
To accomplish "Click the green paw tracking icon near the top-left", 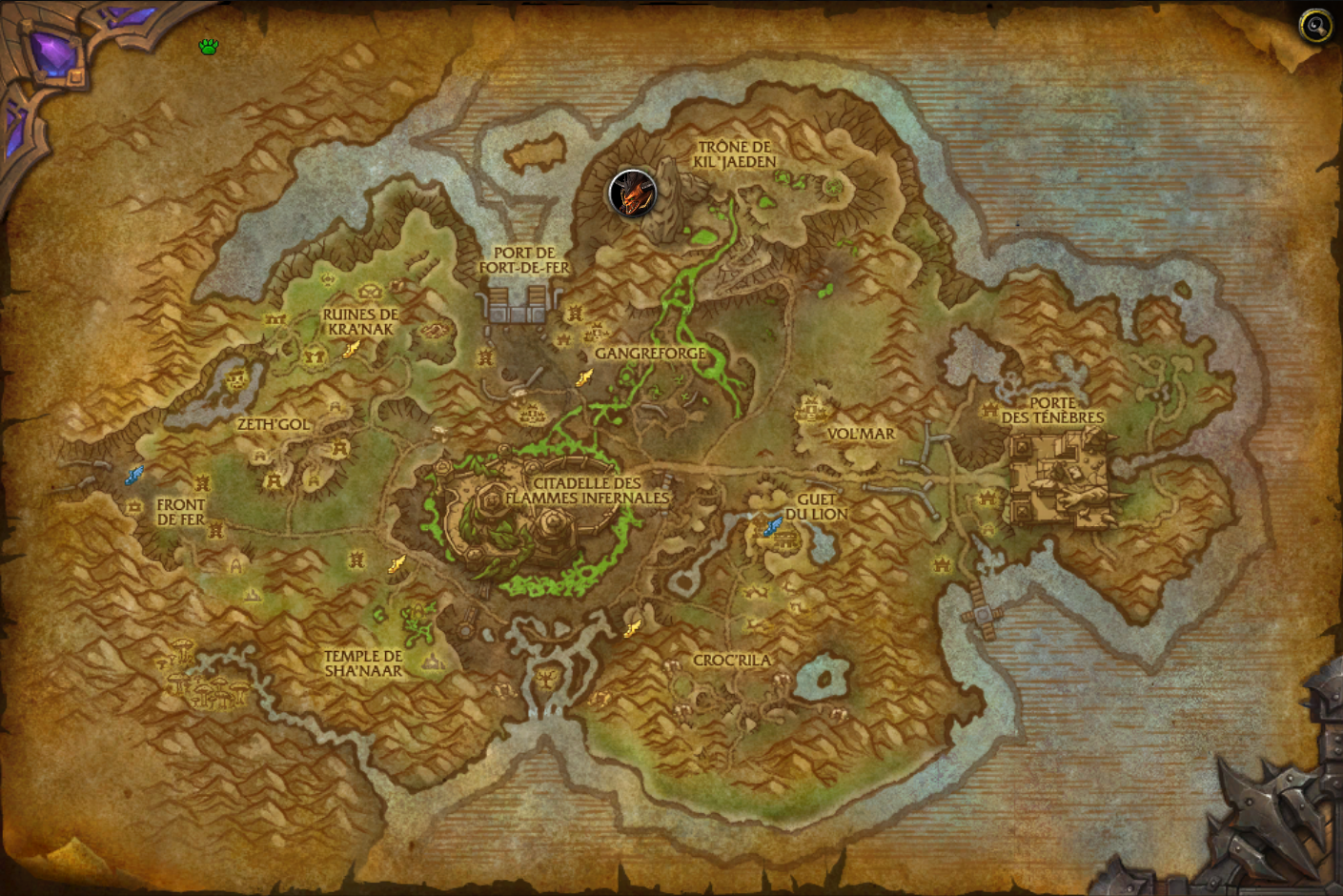I will point(209,46).
